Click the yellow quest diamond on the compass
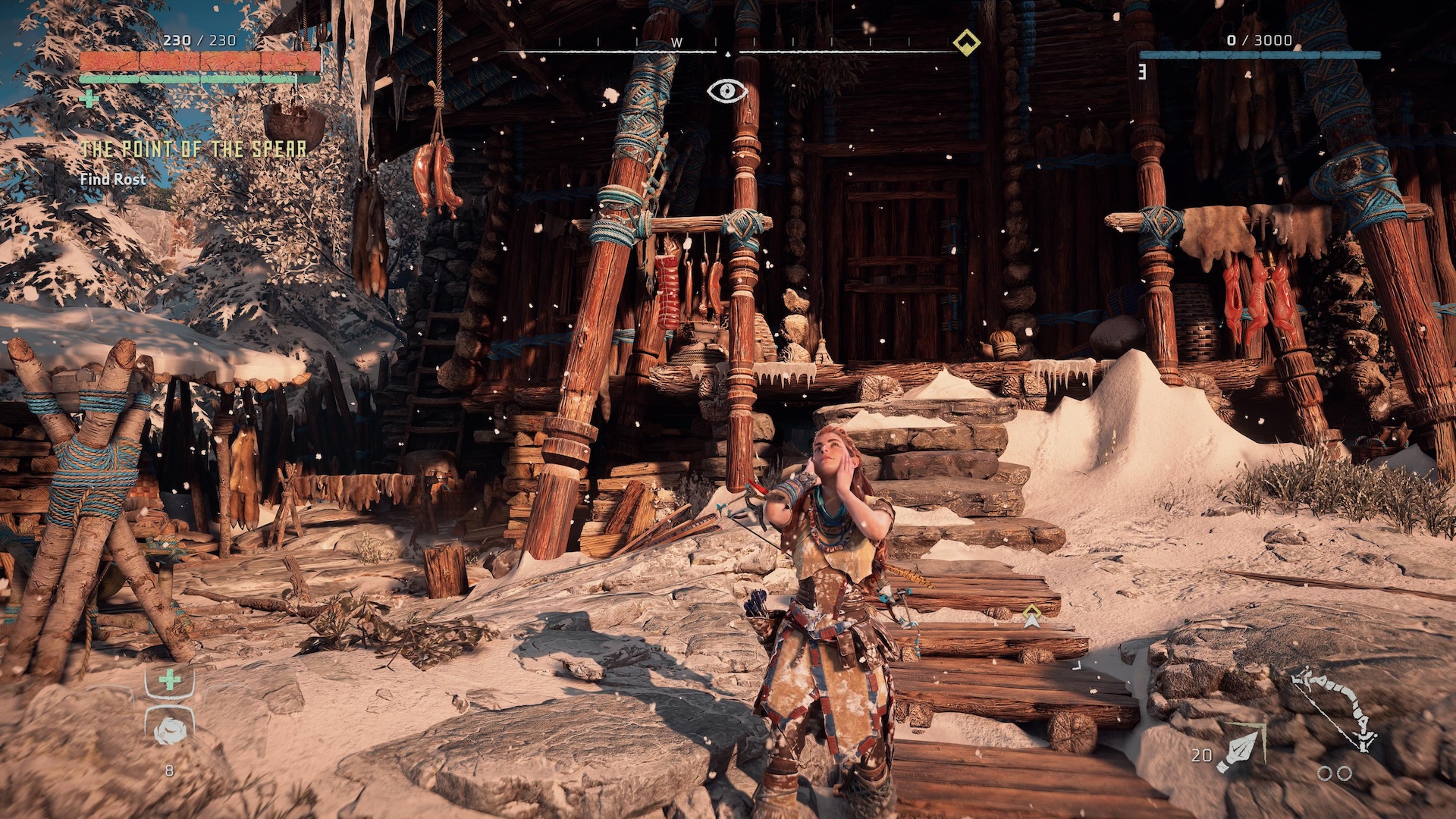The image size is (1456, 819). pos(966,42)
